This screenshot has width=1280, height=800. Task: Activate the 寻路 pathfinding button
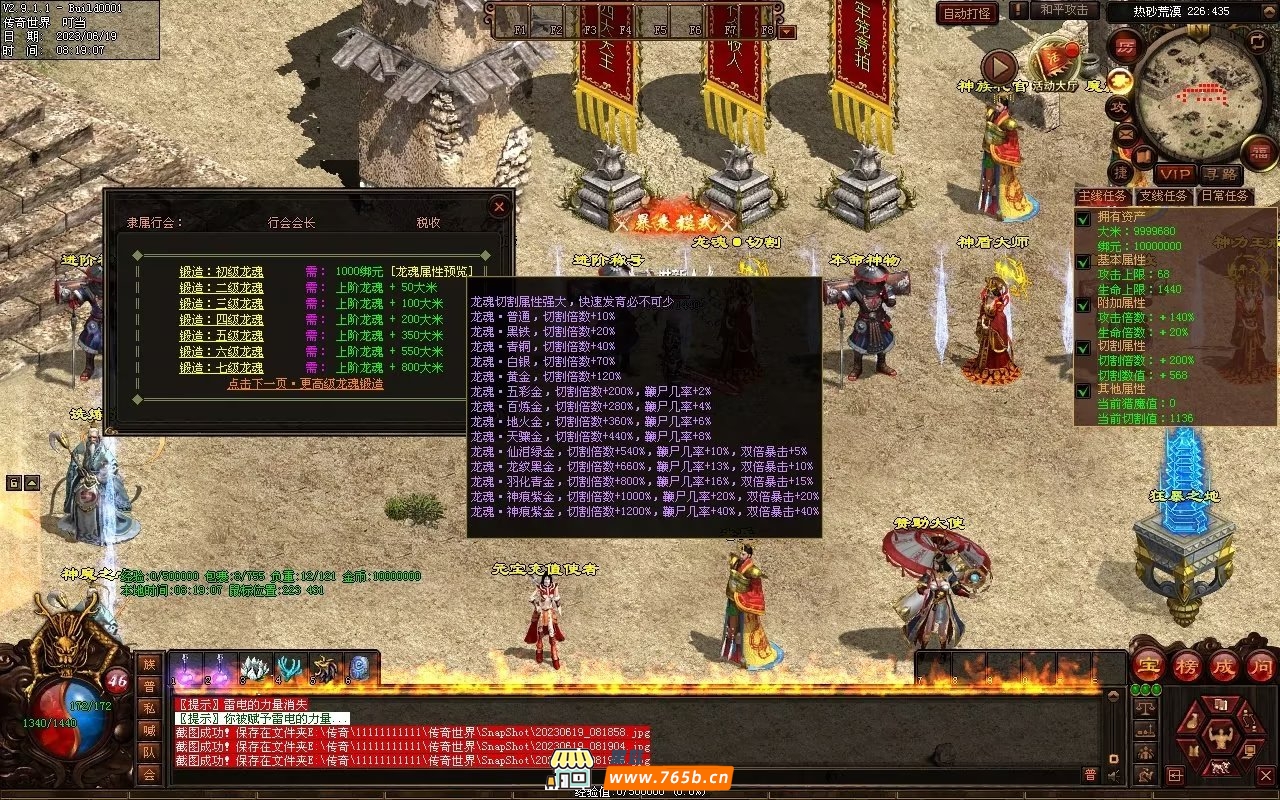click(x=1218, y=174)
